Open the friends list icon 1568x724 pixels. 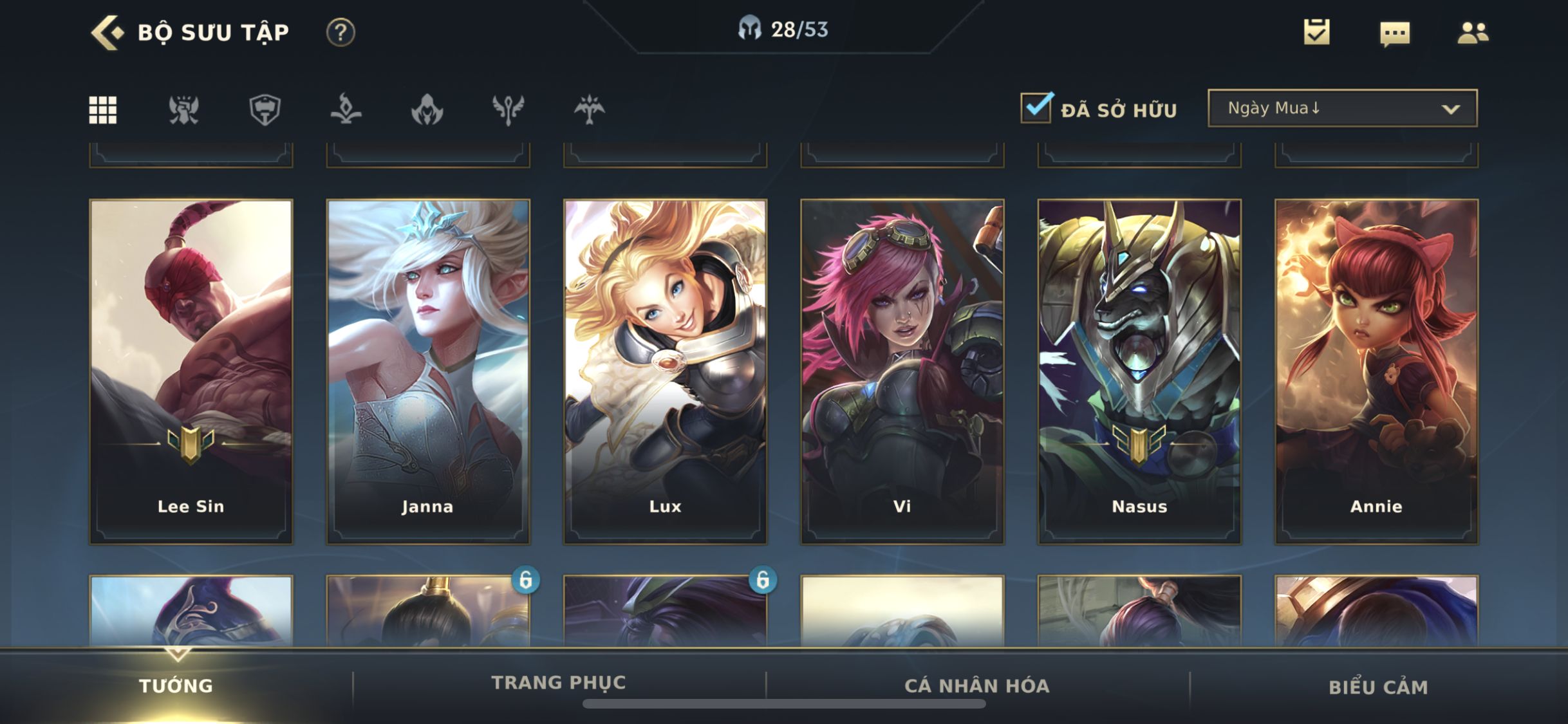point(1472,33)
